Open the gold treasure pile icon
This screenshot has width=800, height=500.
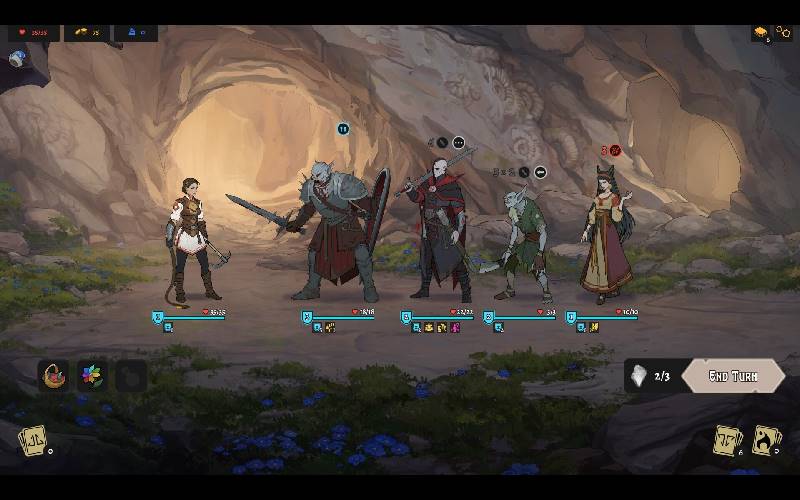(x=761, y=33)
